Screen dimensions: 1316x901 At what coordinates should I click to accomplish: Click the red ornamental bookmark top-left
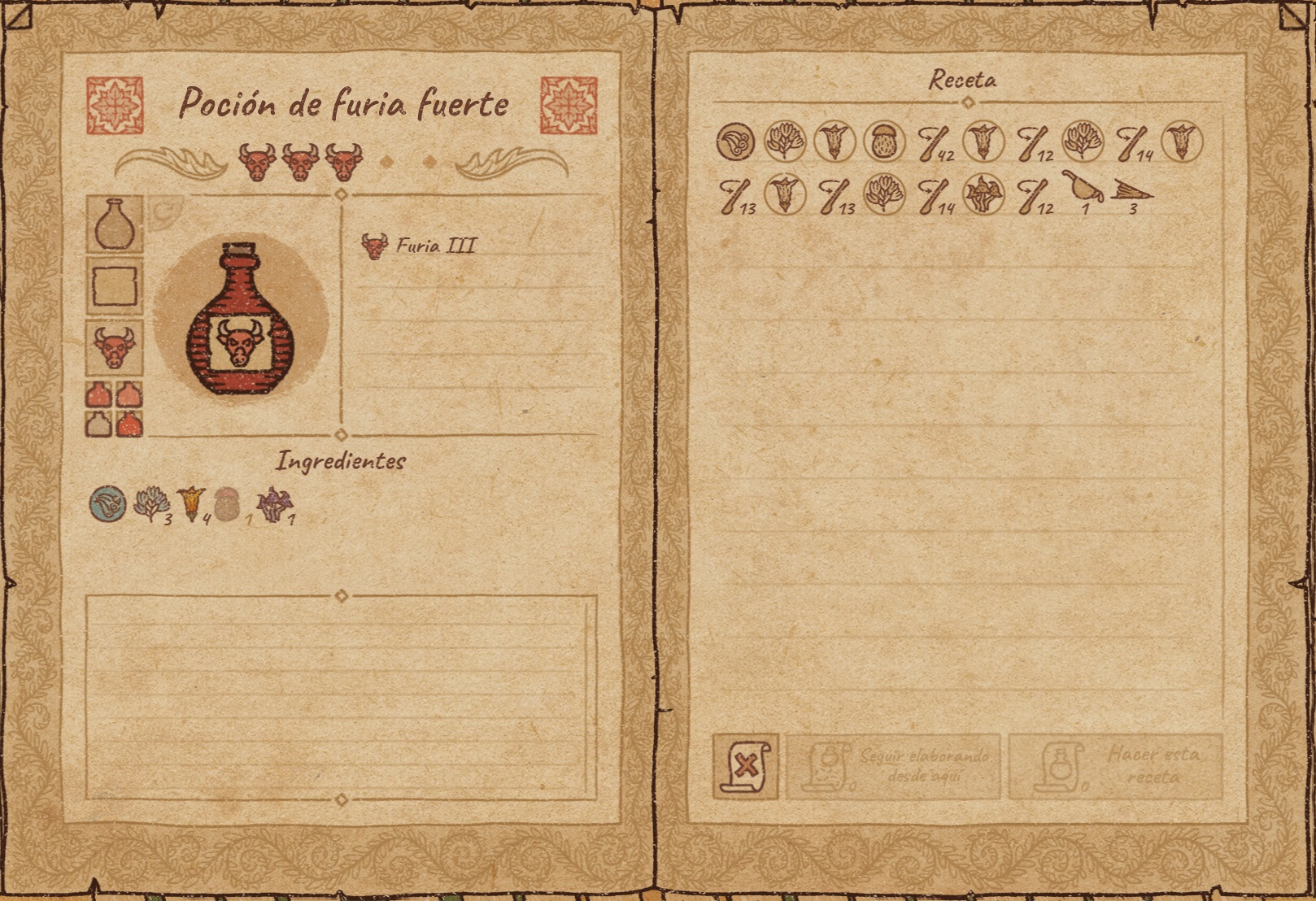[114, 106]
